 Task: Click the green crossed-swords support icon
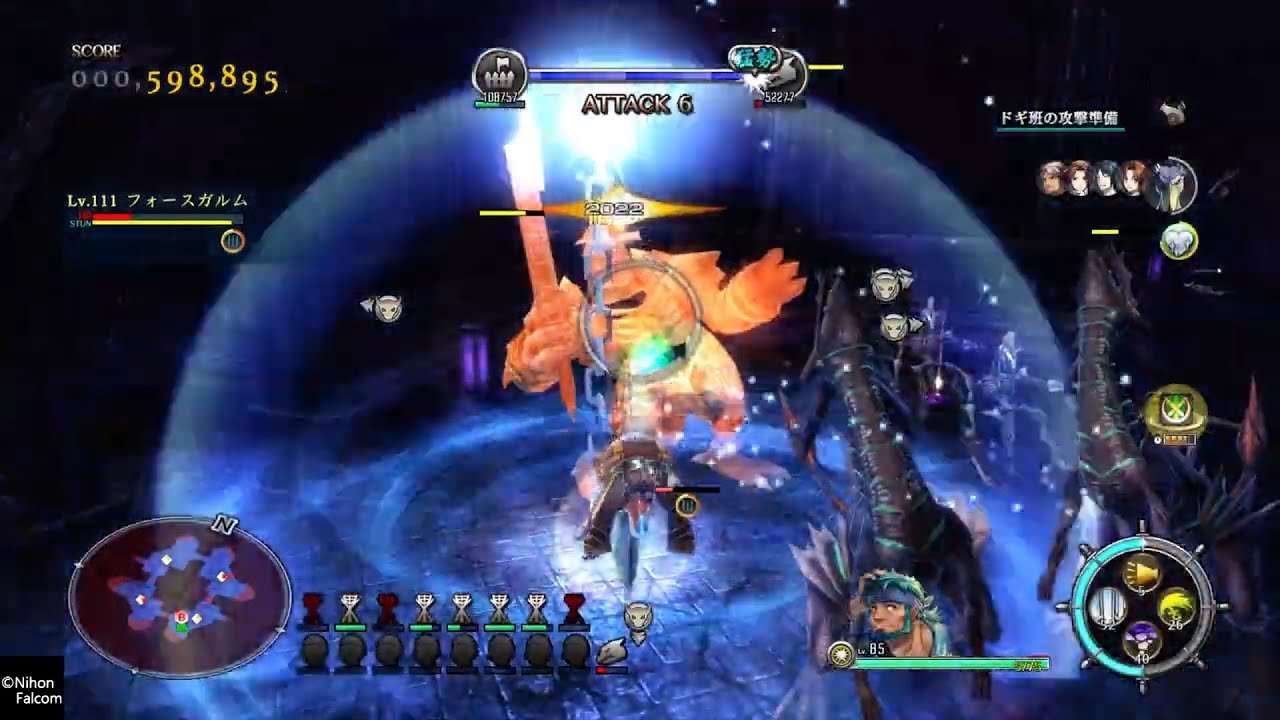(x=1175, y=410)
